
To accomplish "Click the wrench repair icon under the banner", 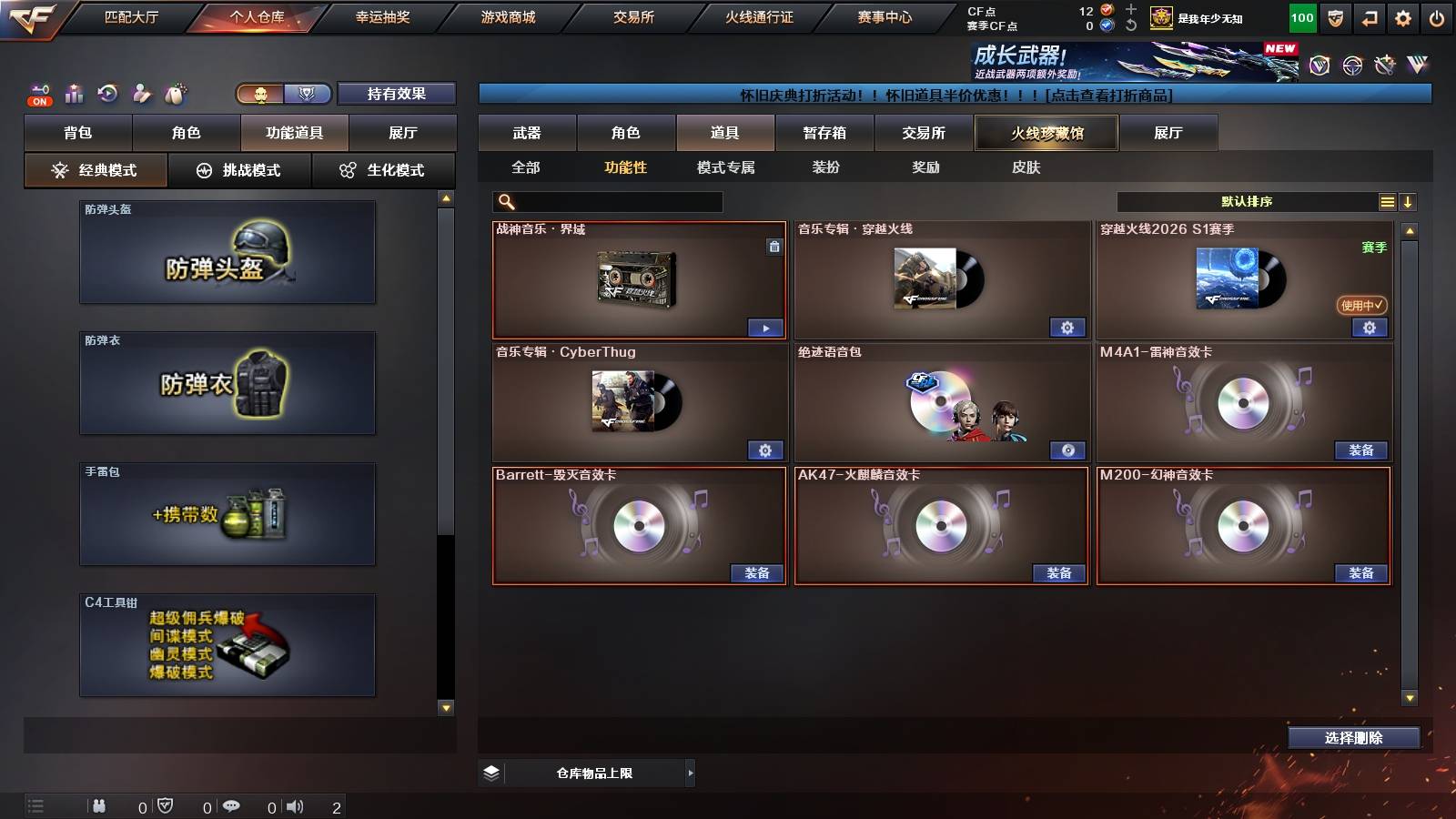I will pos(1385,66).
